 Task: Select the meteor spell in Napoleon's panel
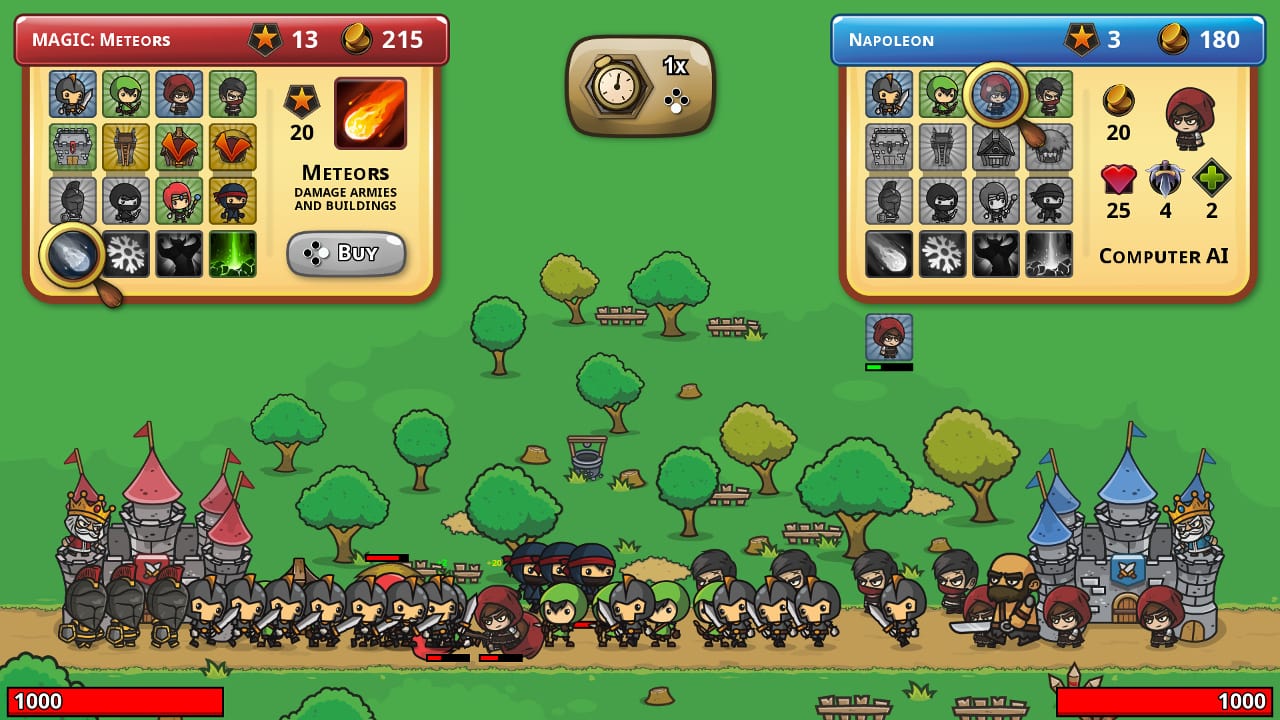[889, 255]
